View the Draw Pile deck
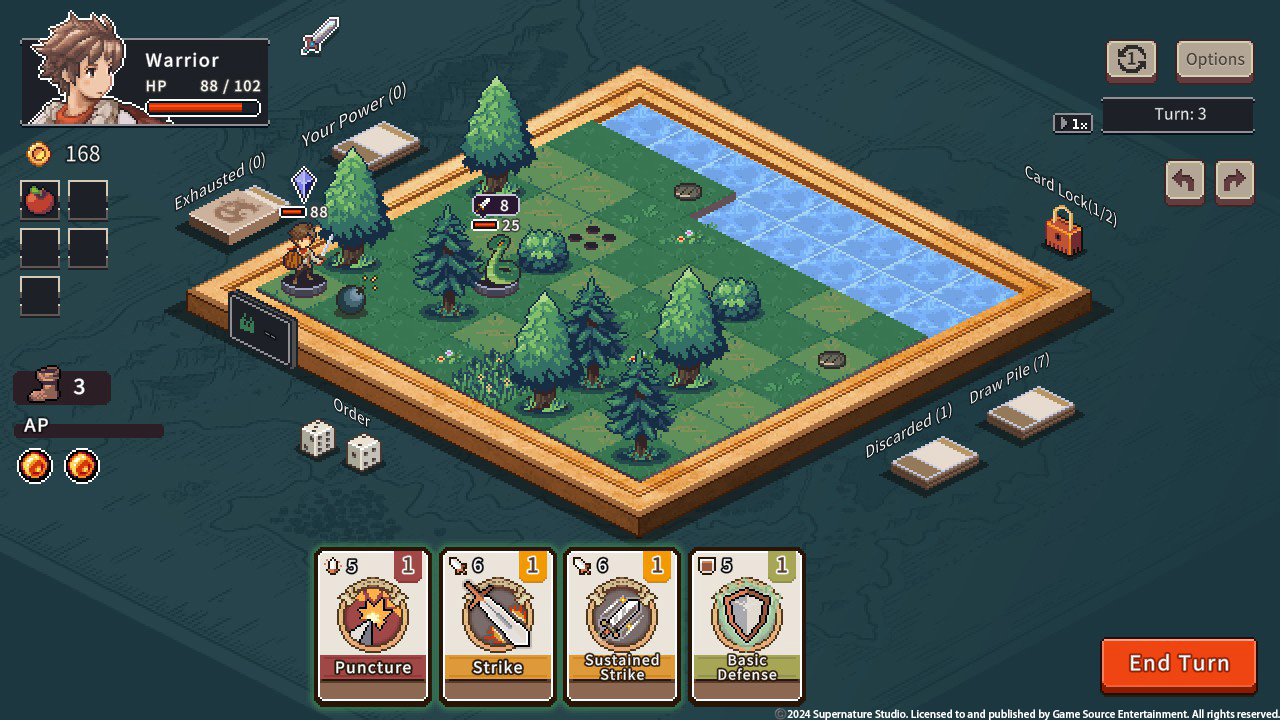 [1030, 411]
